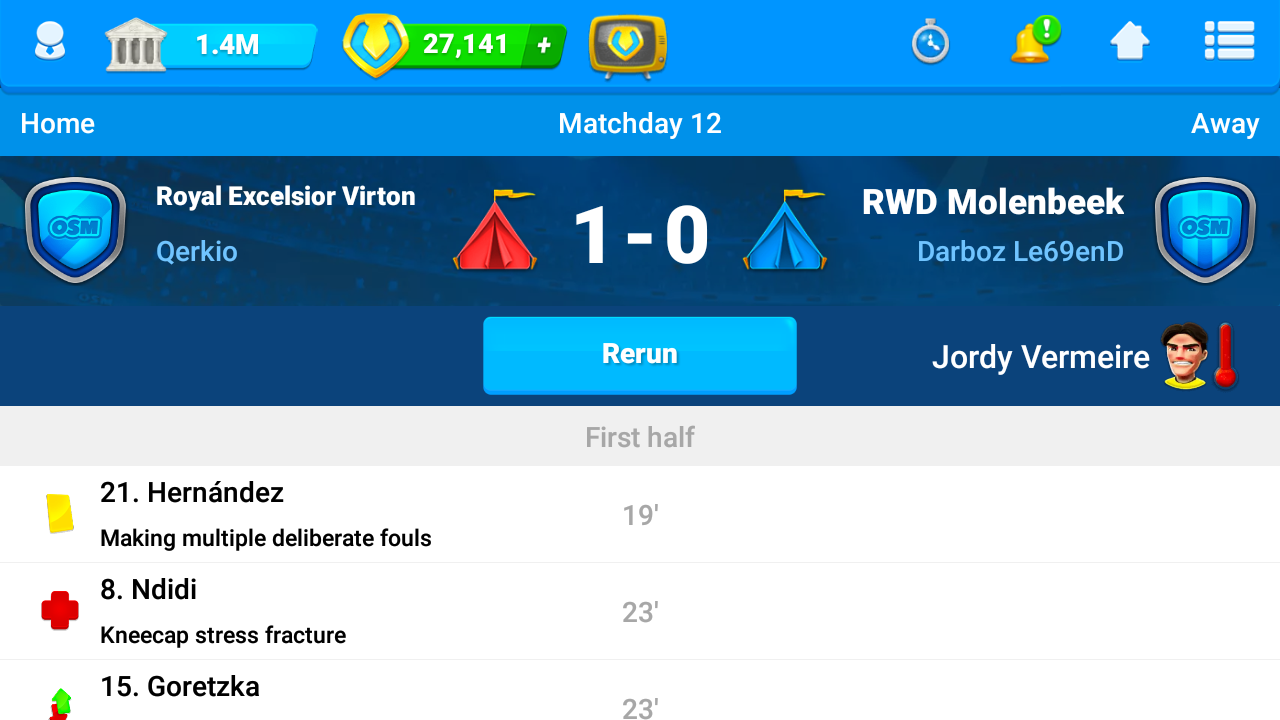This screenshot has width=1280, height=720.
Task: Add more boss coins with plus button
Action: [544, 45]
